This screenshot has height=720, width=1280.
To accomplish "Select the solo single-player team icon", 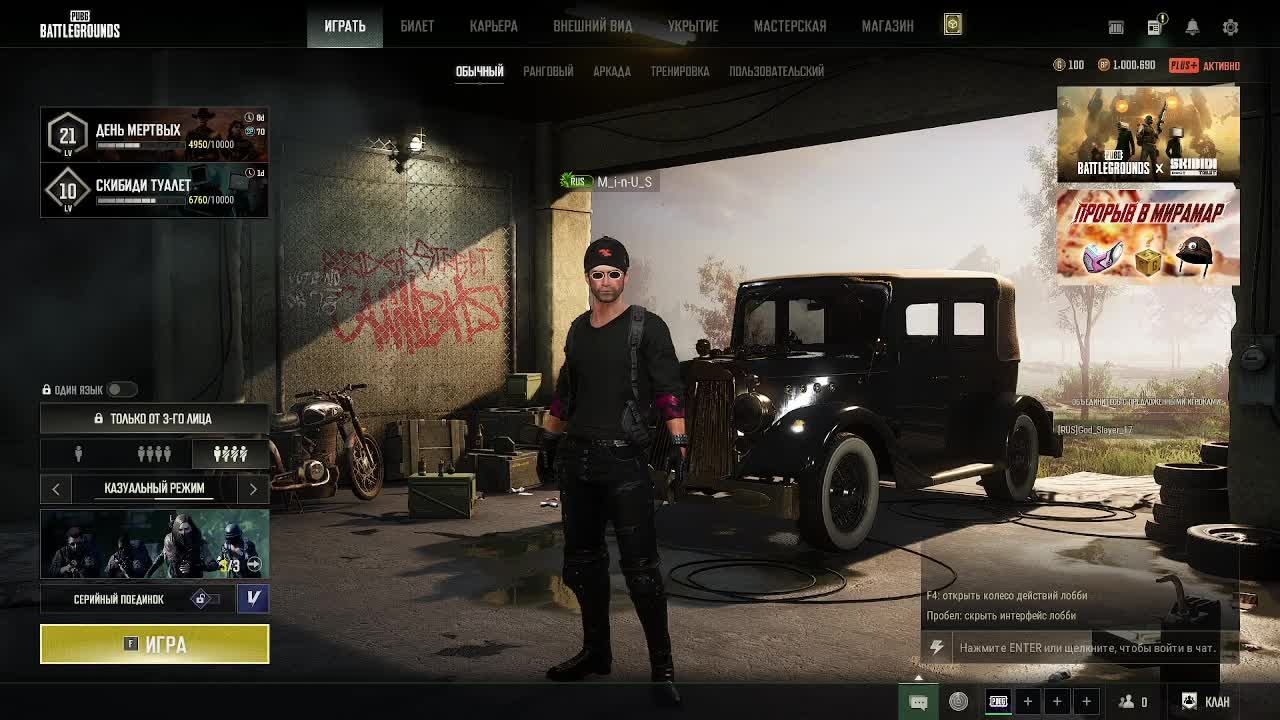I will 78,454.
